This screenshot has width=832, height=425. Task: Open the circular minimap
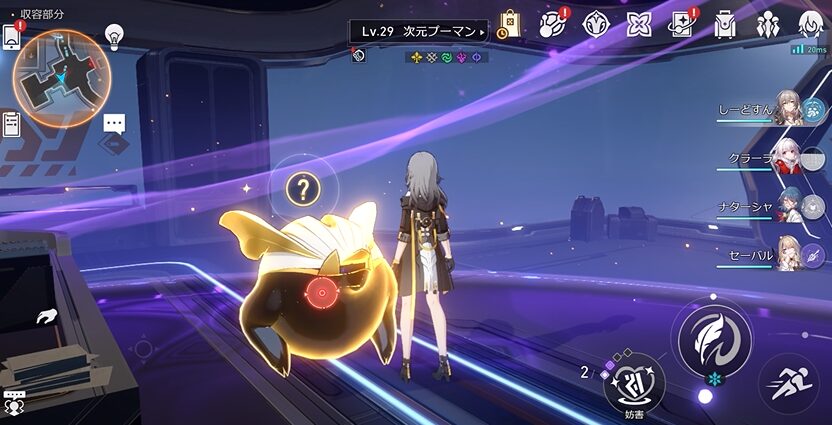tap(61, 78)
